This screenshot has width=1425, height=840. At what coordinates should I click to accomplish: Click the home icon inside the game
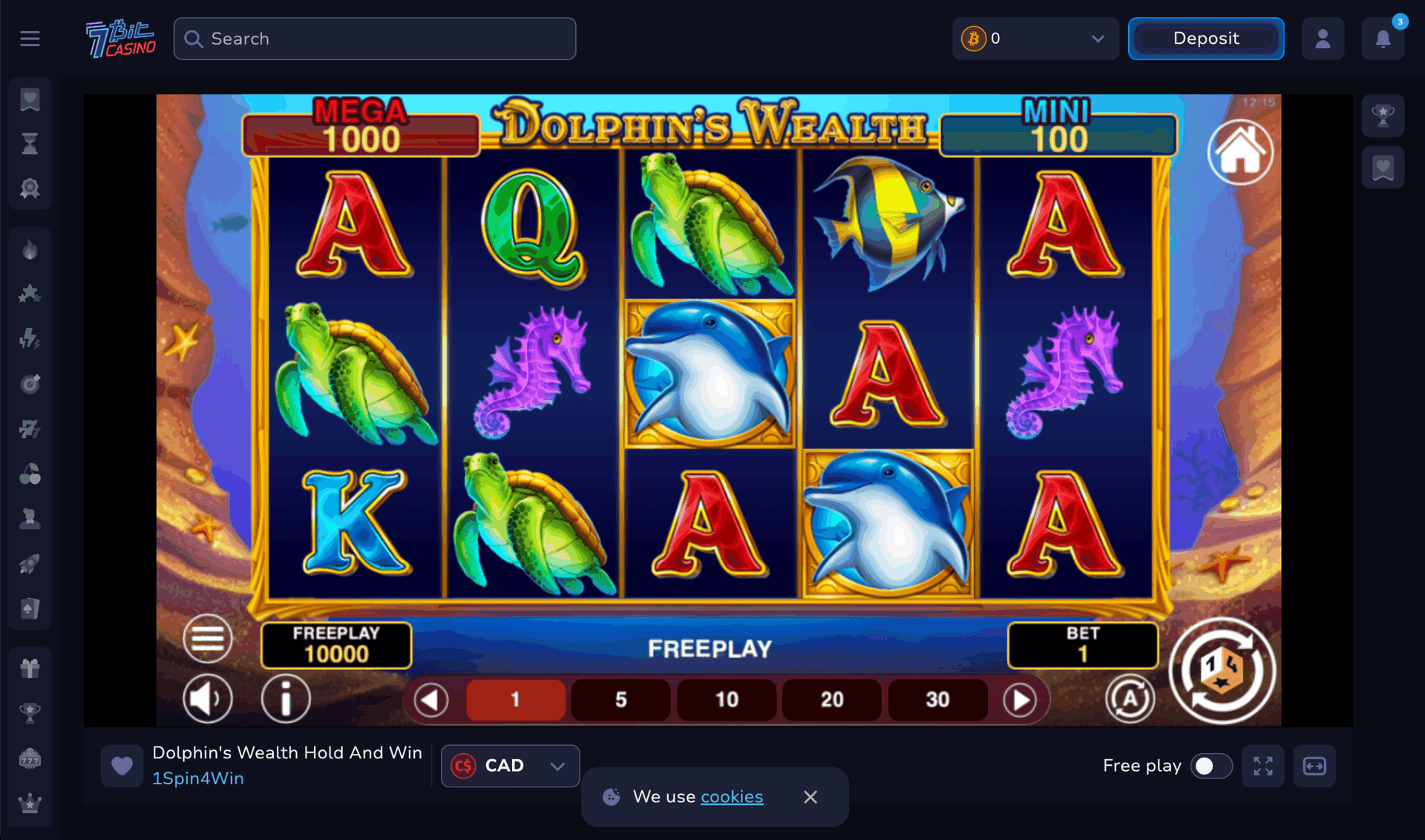point(1240,152)
